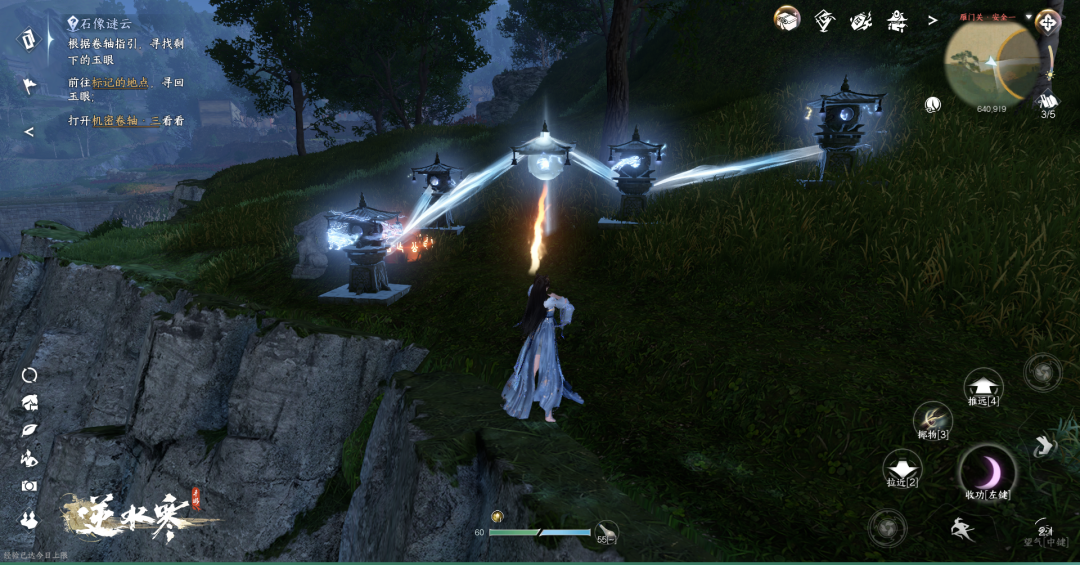Collapse the quest panel with the left arrow
This screenshot has height=565, width=1080.
coord(29,131)
